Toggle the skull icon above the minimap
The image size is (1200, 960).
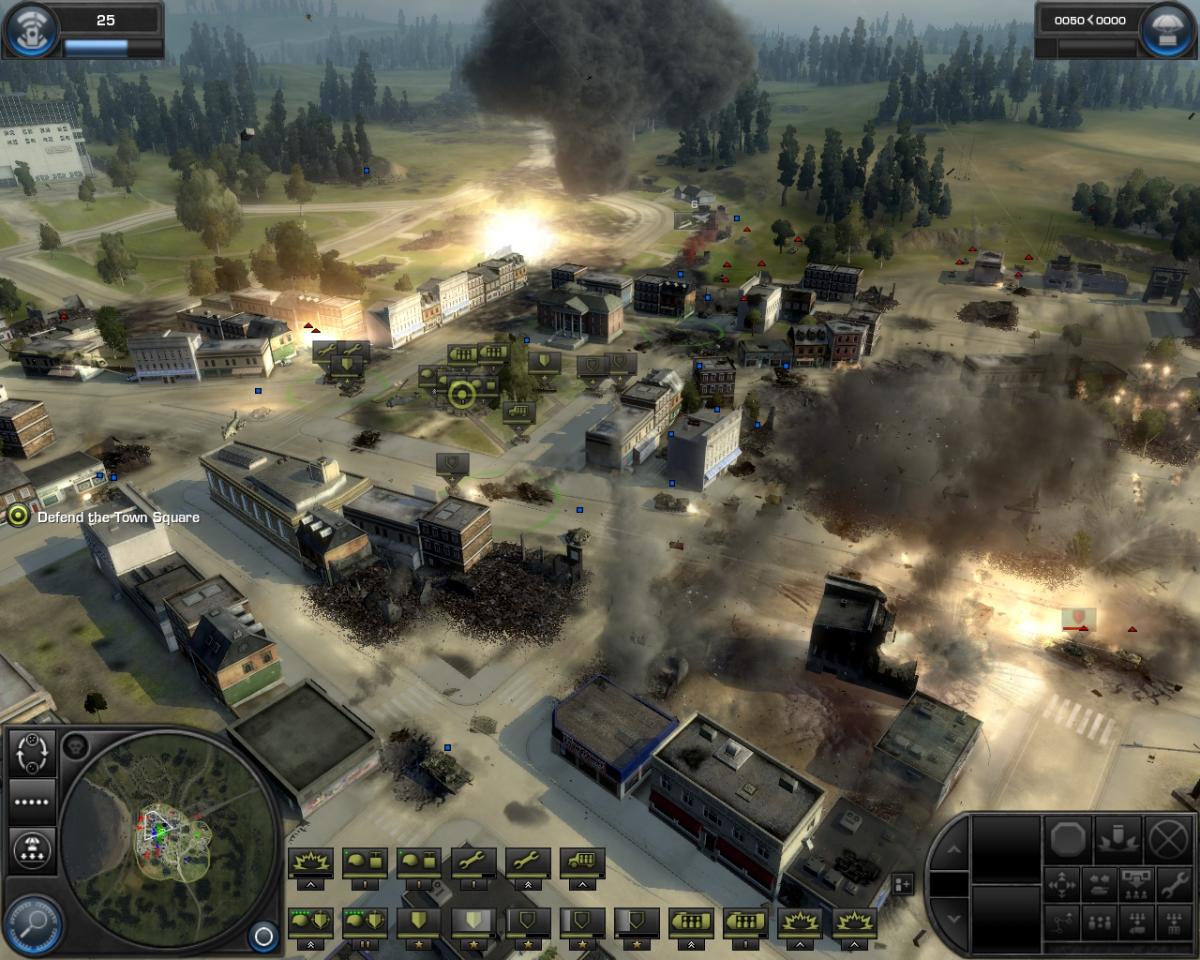point(76,745)
